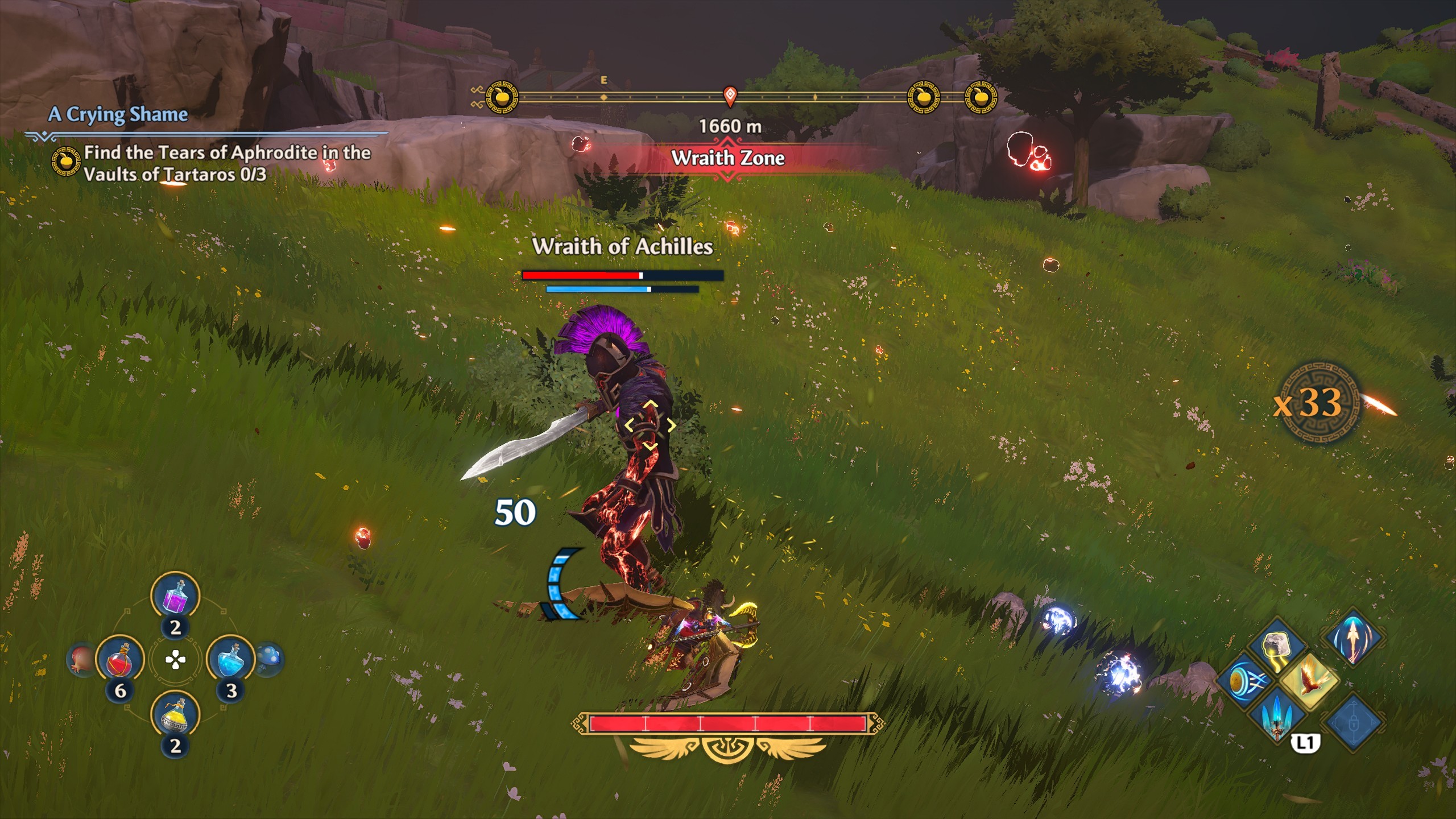Activate the glowing arrow ability
The width and height of the screenshot is (1456, 819).
[1353, 637]
